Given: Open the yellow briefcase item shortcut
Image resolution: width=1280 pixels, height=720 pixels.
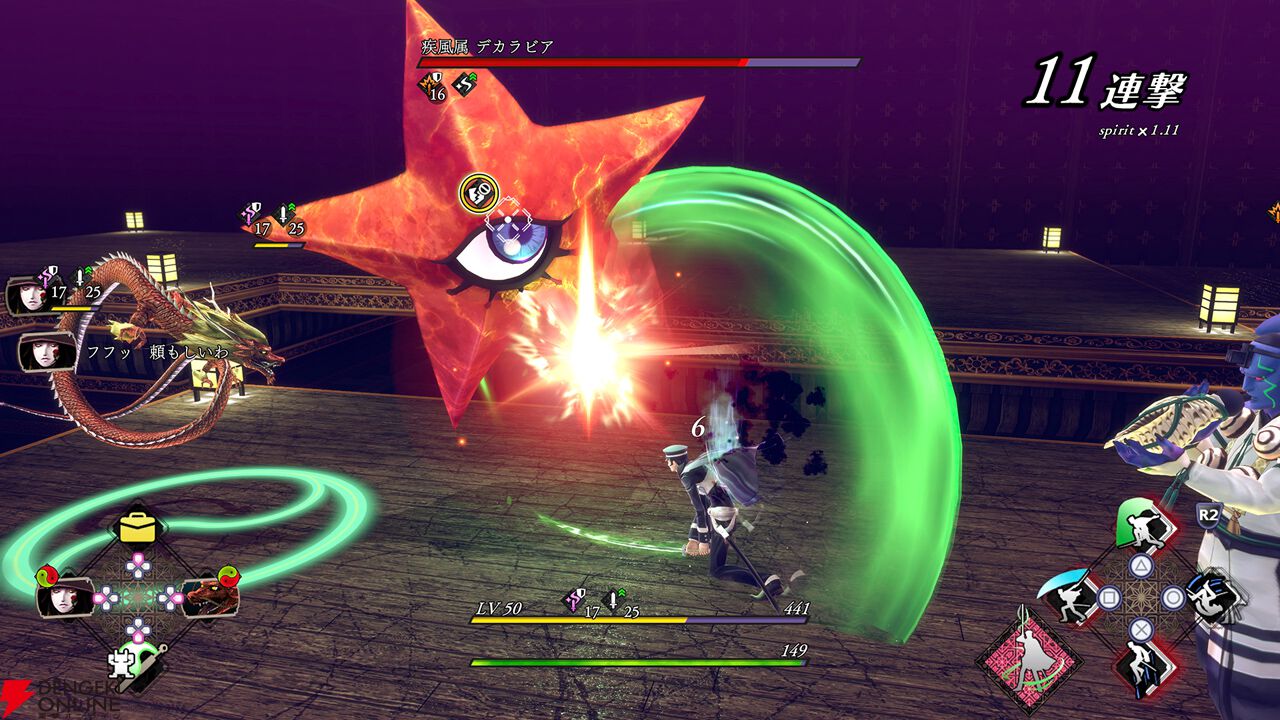Looking at the screenshot, I should 138,528.
